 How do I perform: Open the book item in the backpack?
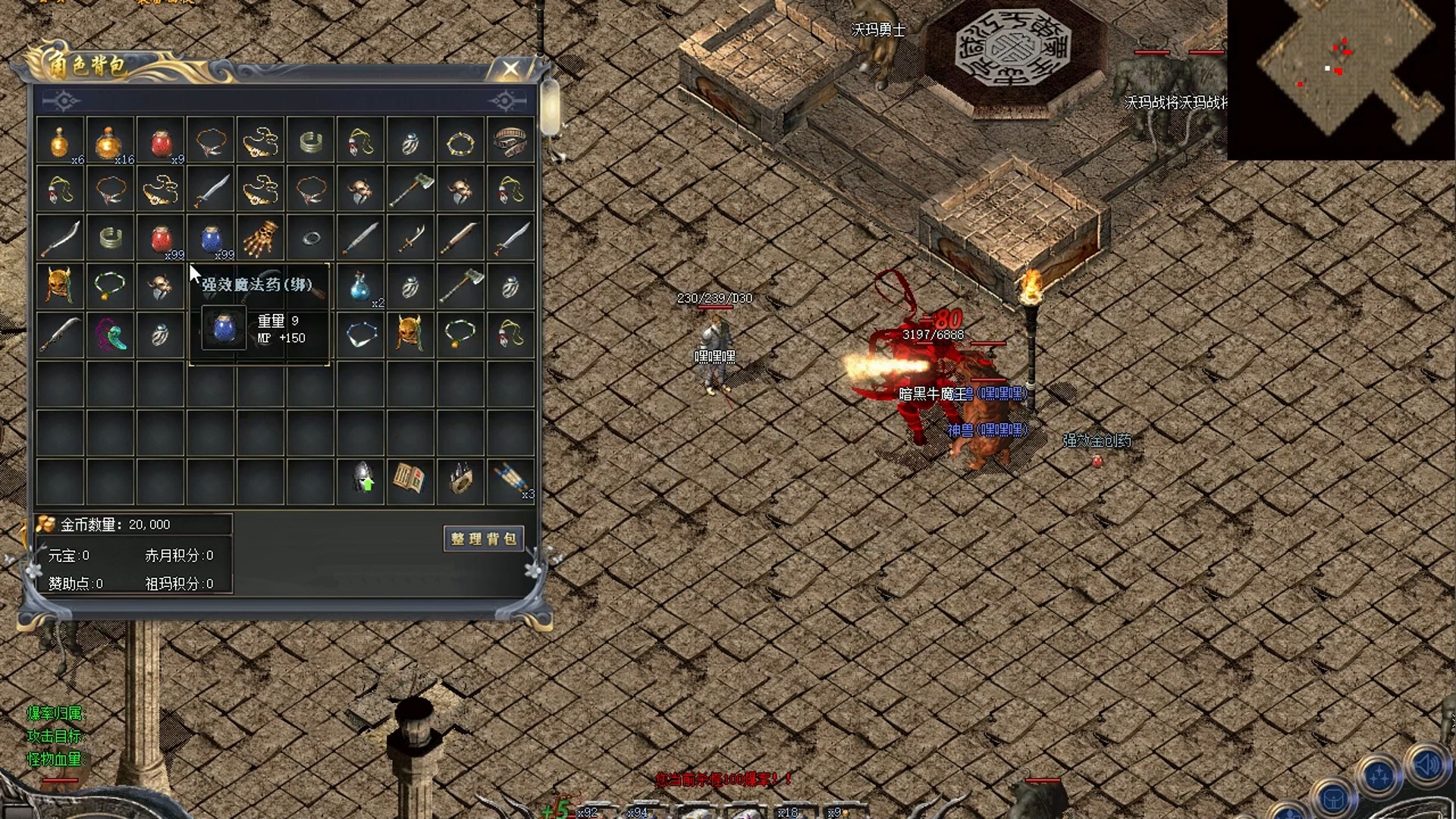(410, 479)
